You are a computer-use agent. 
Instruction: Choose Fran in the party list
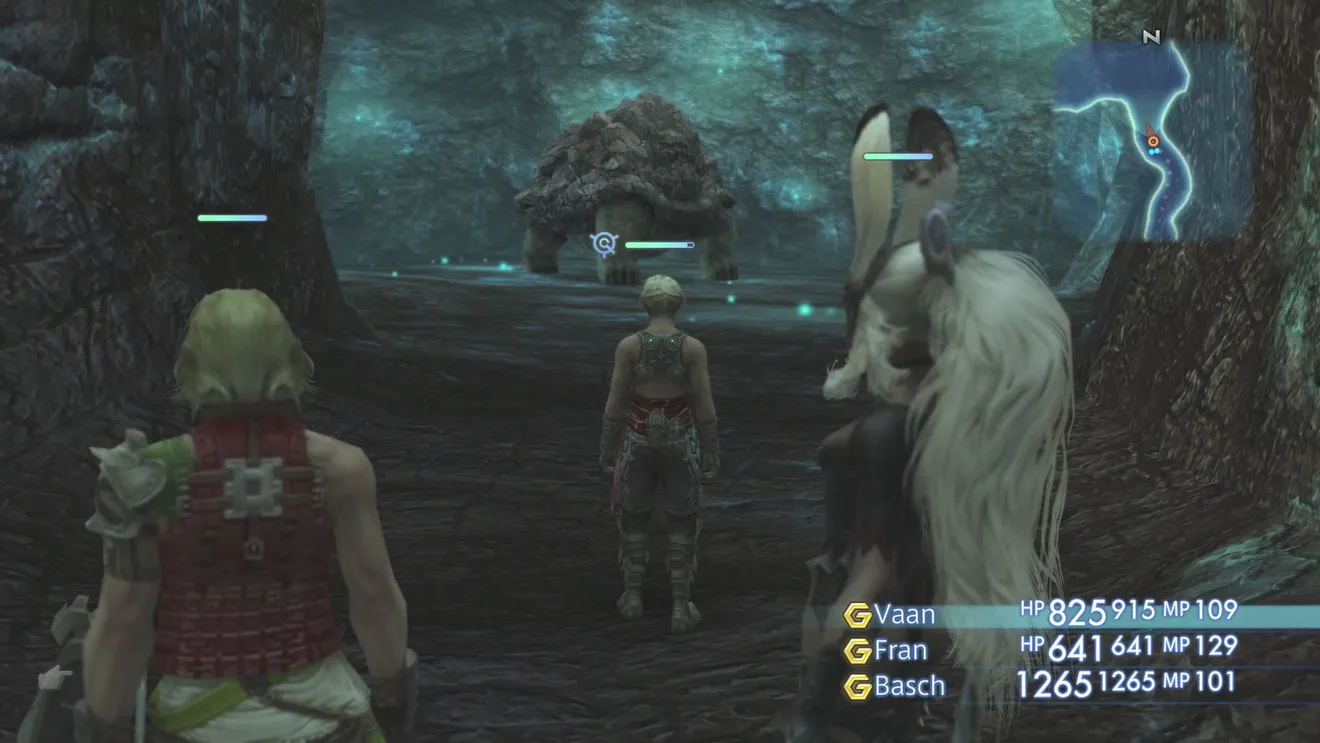click(x=900, y=651)
